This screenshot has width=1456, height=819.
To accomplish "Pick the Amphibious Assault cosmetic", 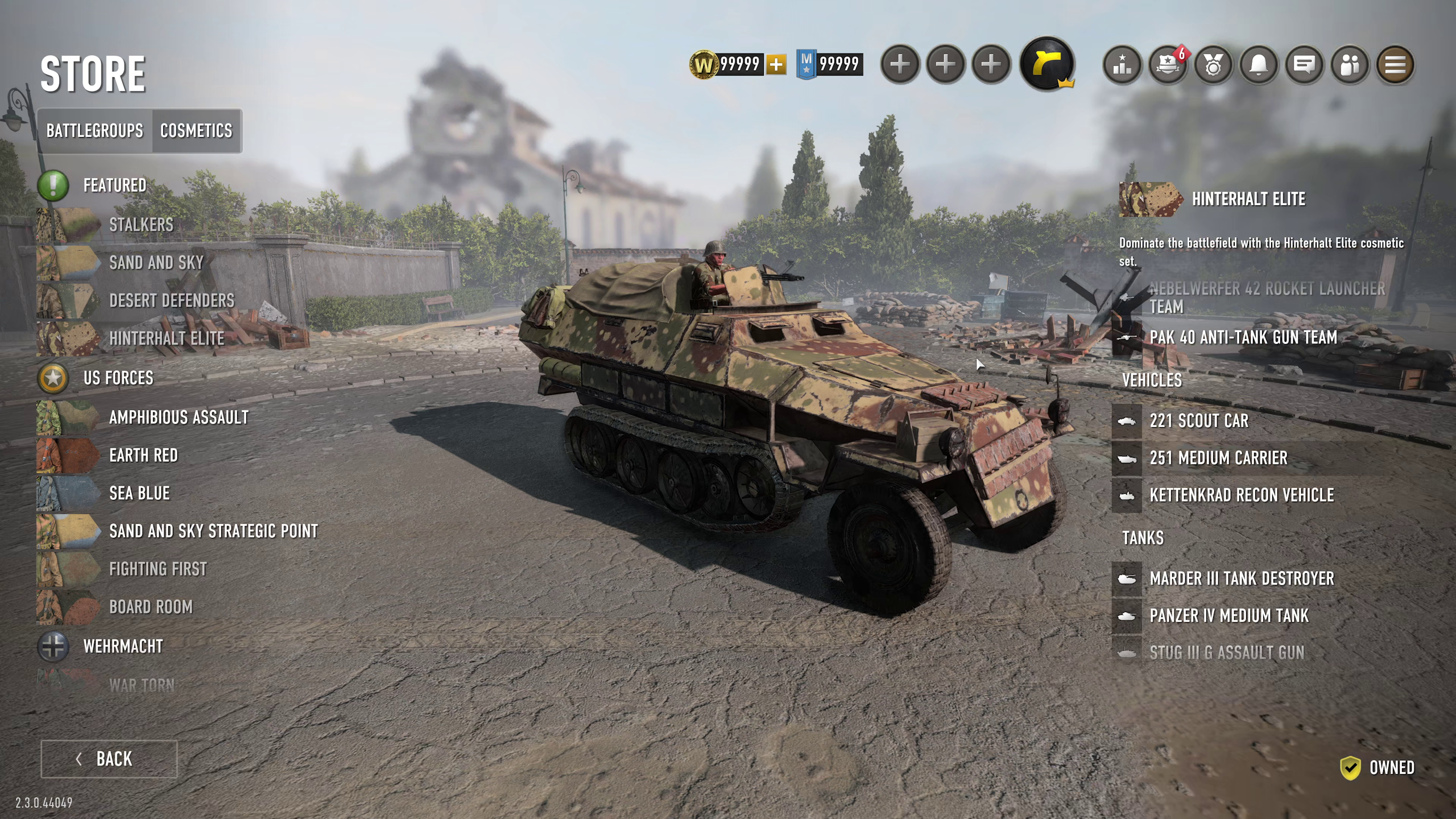I will point(179,417).
